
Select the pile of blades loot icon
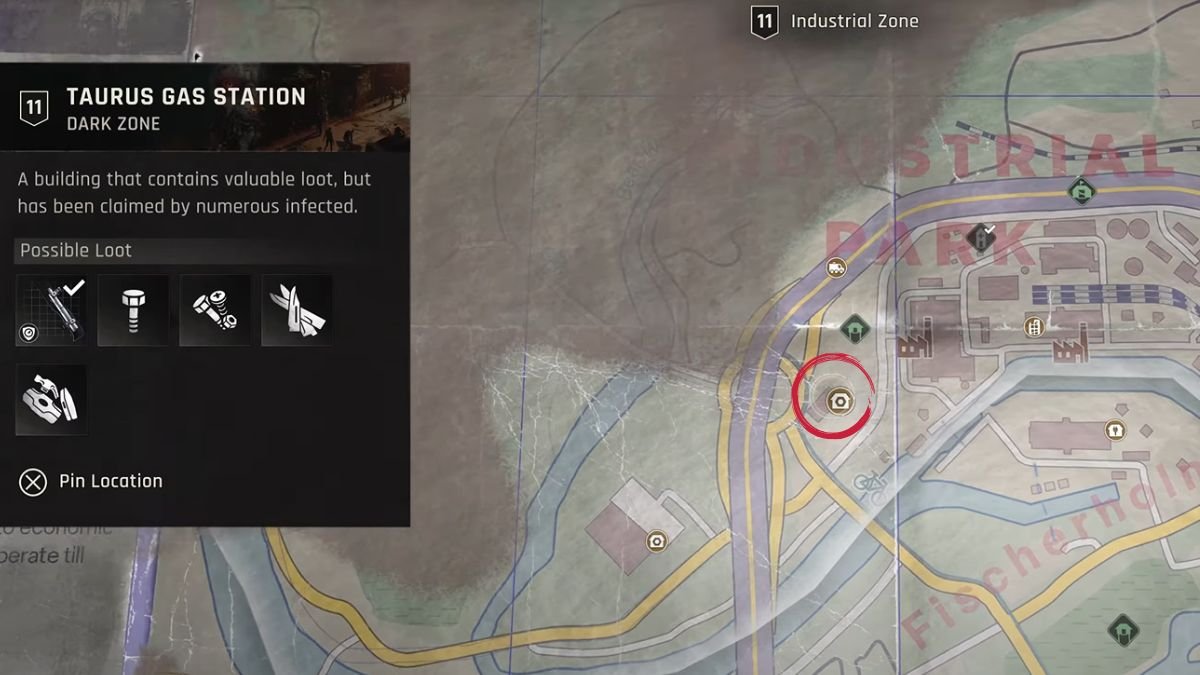click(x=297, y=311)
